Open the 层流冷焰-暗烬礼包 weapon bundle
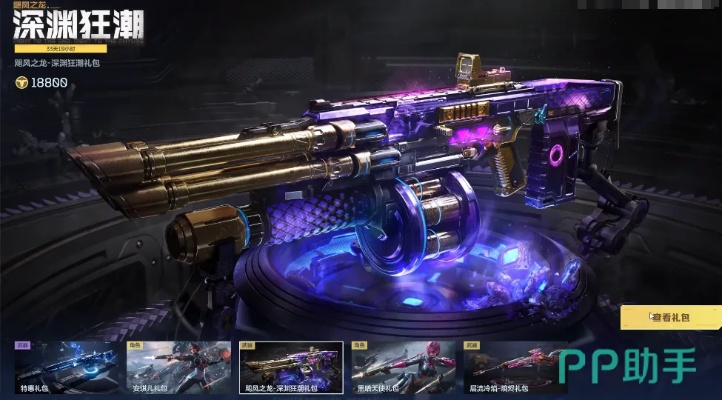Image resolution: width=722 pixels, height=400 pixels. [x=515, y=369]
